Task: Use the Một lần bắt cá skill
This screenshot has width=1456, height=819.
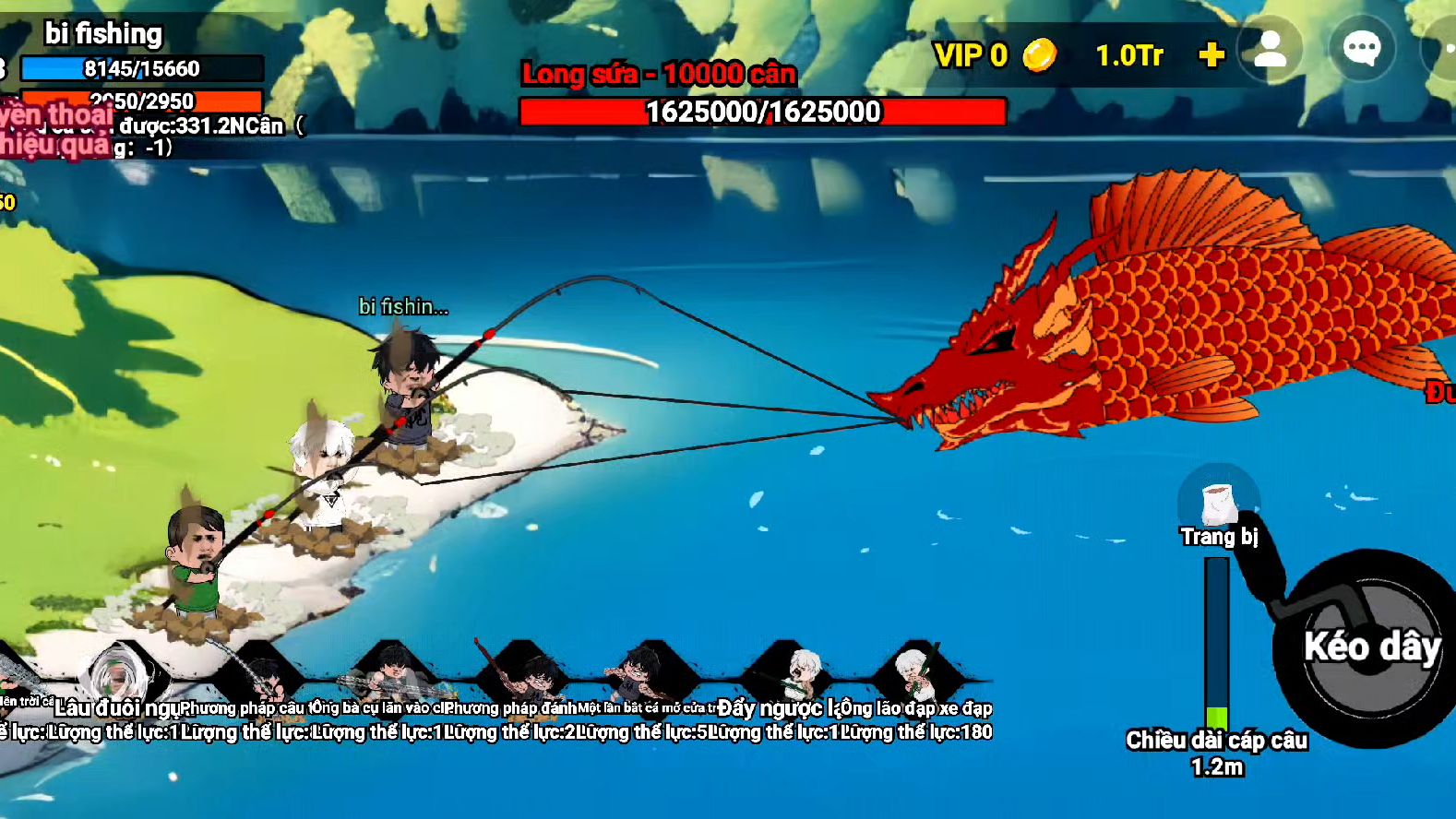Action: coord(653,678)
